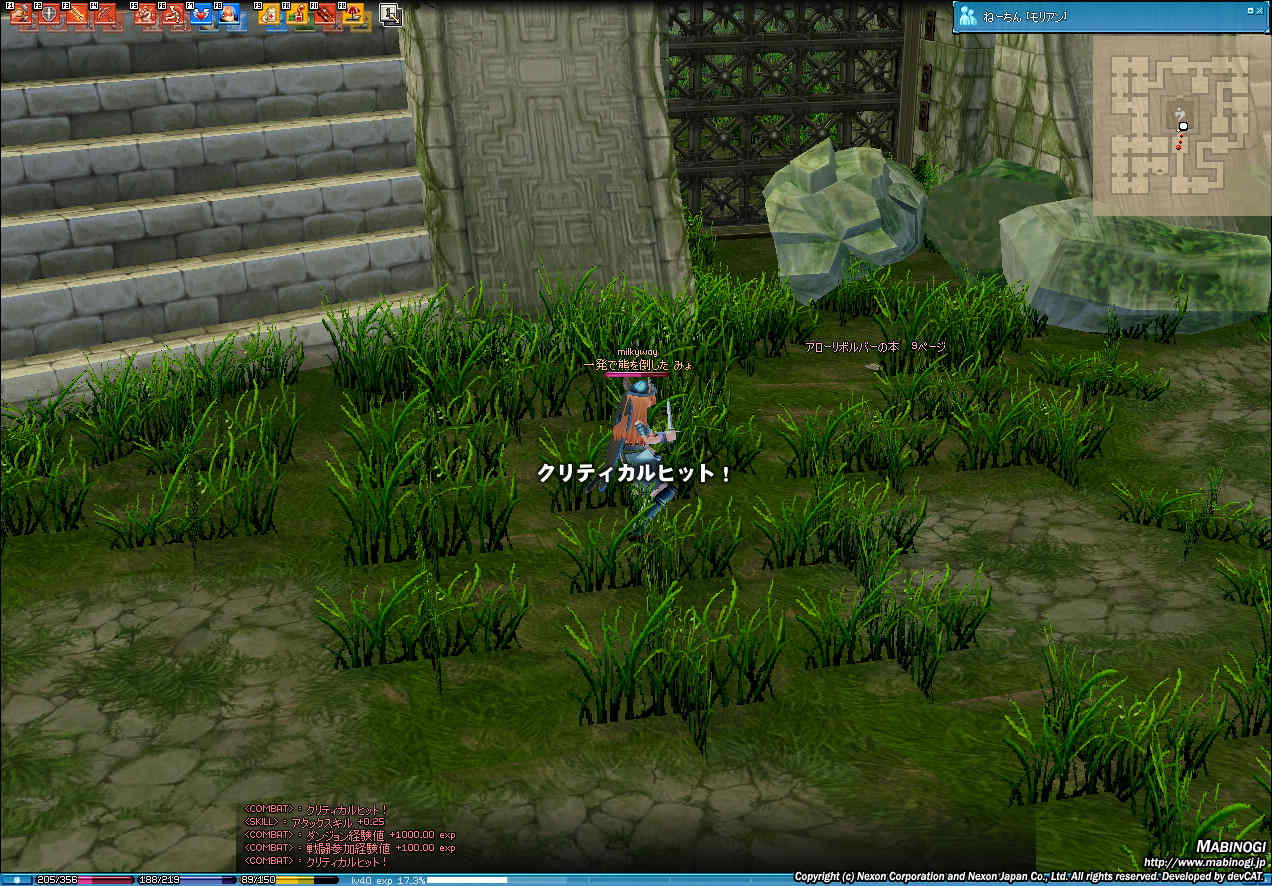Click the party icon in minimap title bar
The image size is (1272, 886).
tap(967, 15)
